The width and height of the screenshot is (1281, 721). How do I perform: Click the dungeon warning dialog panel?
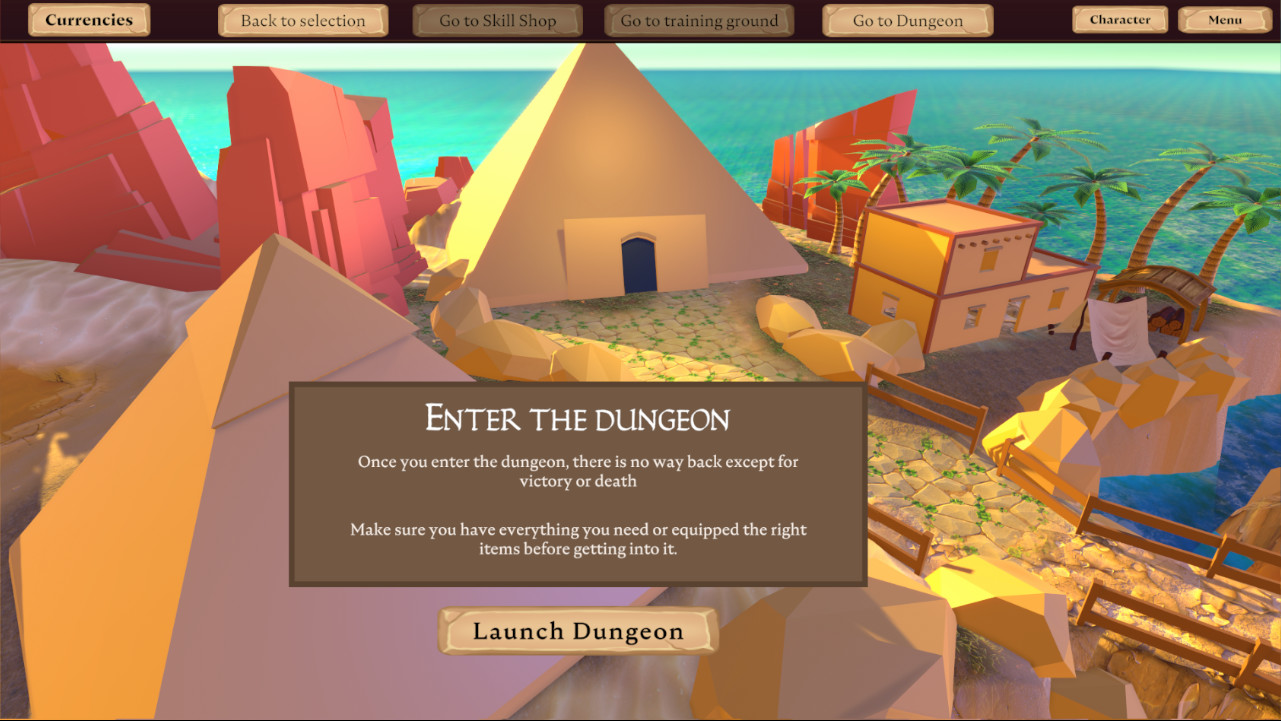(x=578, y=483)
